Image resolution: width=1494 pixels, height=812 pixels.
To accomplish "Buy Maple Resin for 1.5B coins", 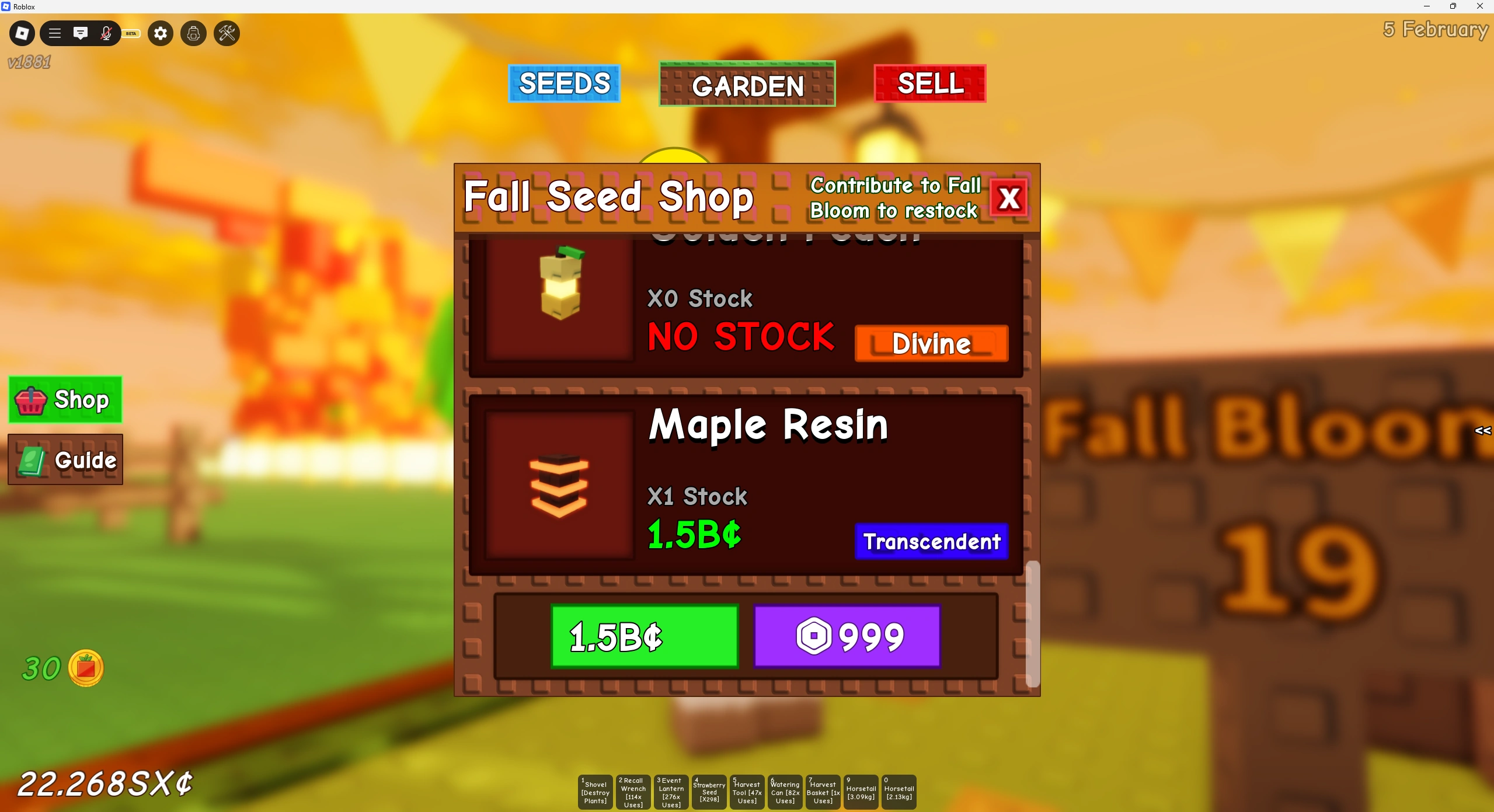I will pyautogui.click(x=644, y=637).
